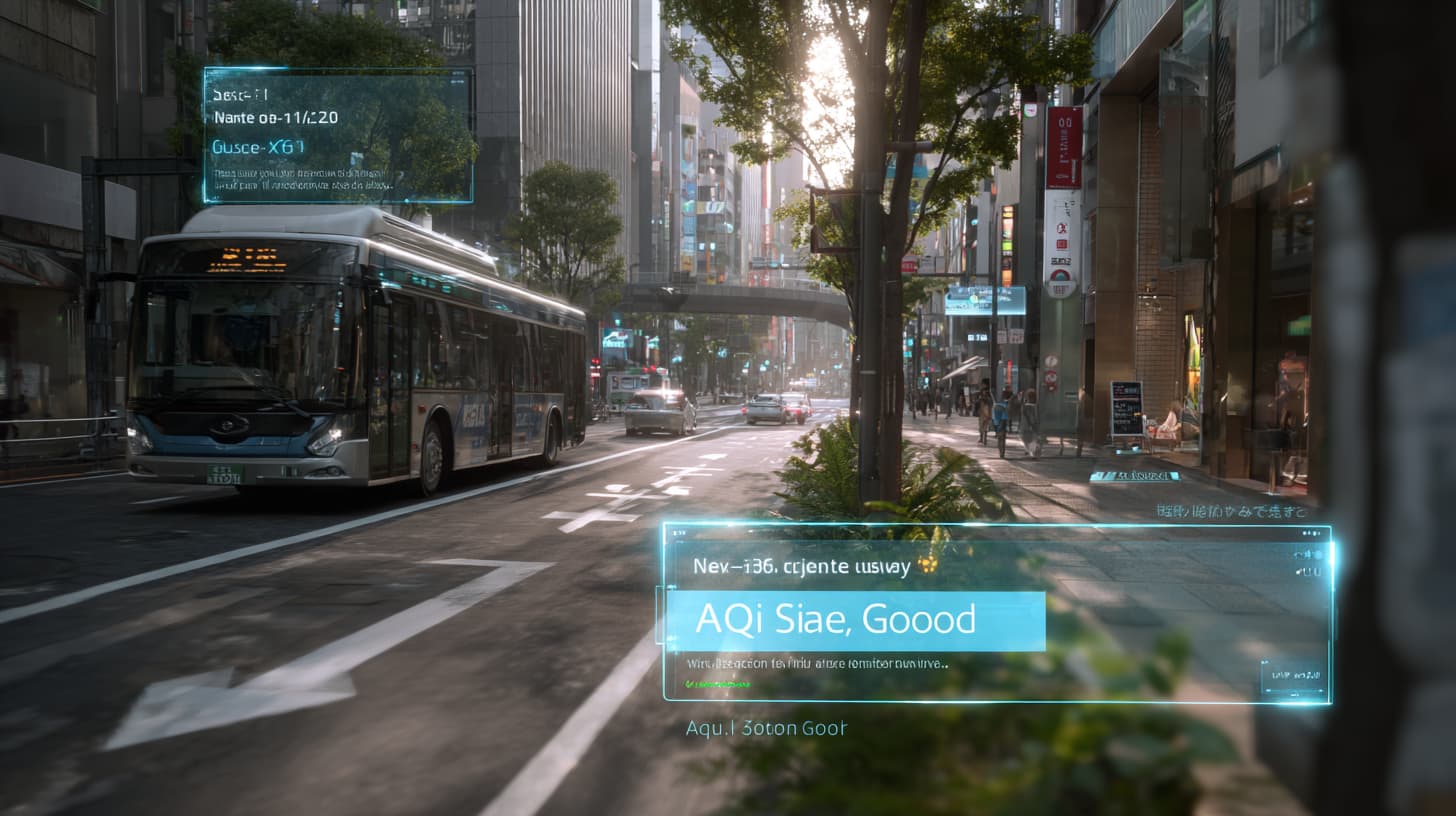Click the small framed button in the air-quality panel's corner
Screen dimensions: 1456x816
point(1293,677)
